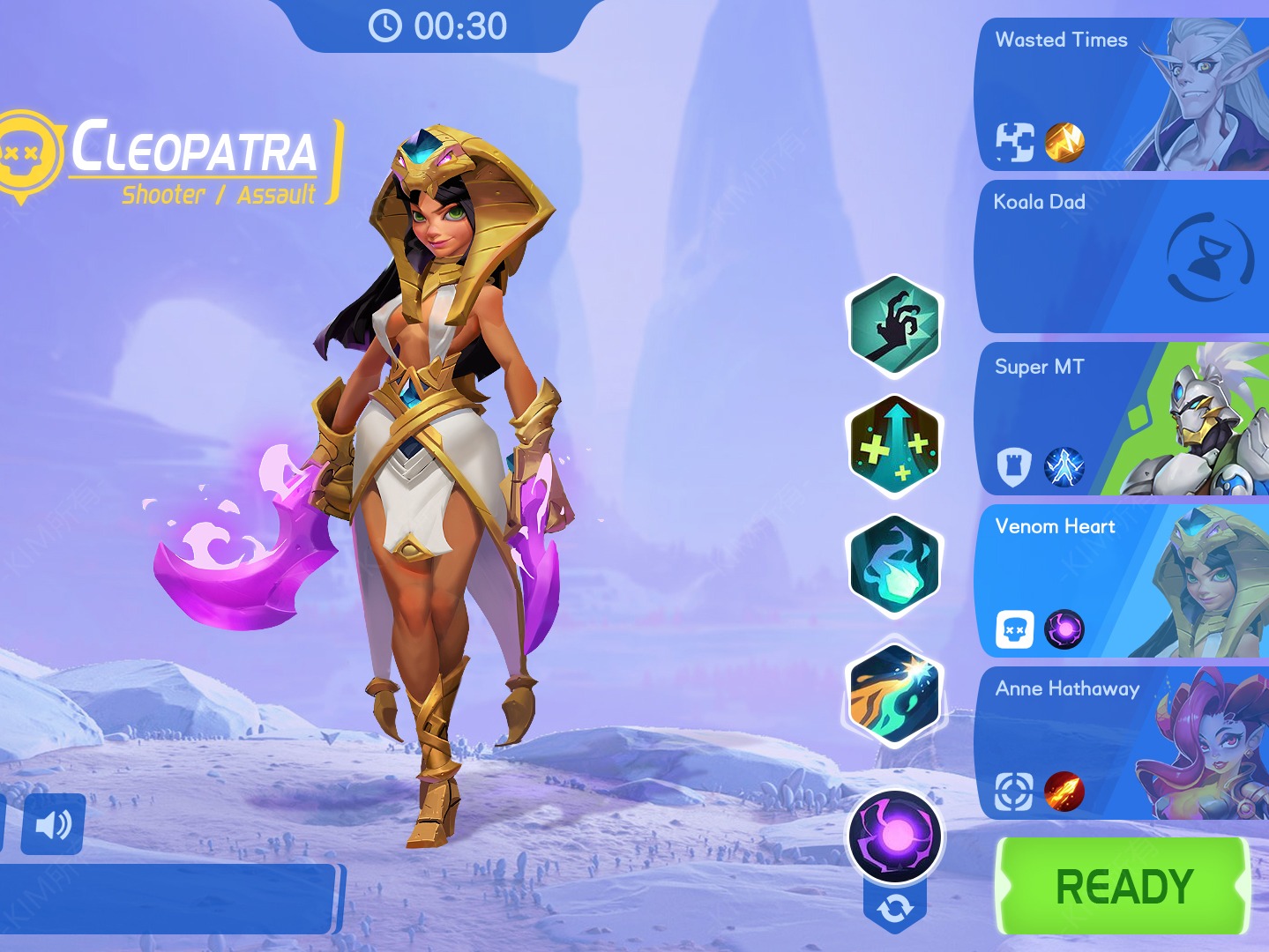Click Koala Dad's hourglass loading indicator
The image size is (1269, 952).
click(1208, 256)
